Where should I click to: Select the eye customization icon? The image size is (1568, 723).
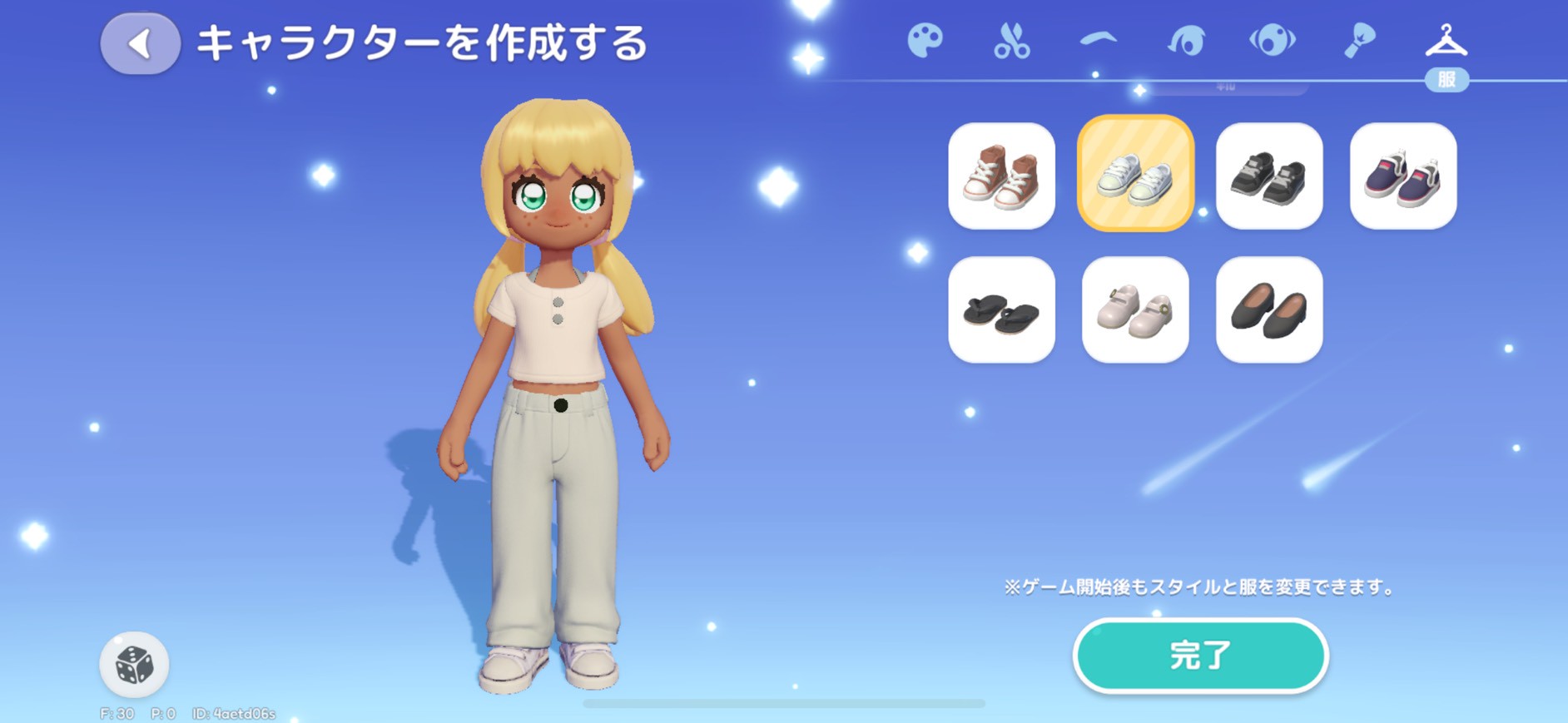[x=1272, y=39]
